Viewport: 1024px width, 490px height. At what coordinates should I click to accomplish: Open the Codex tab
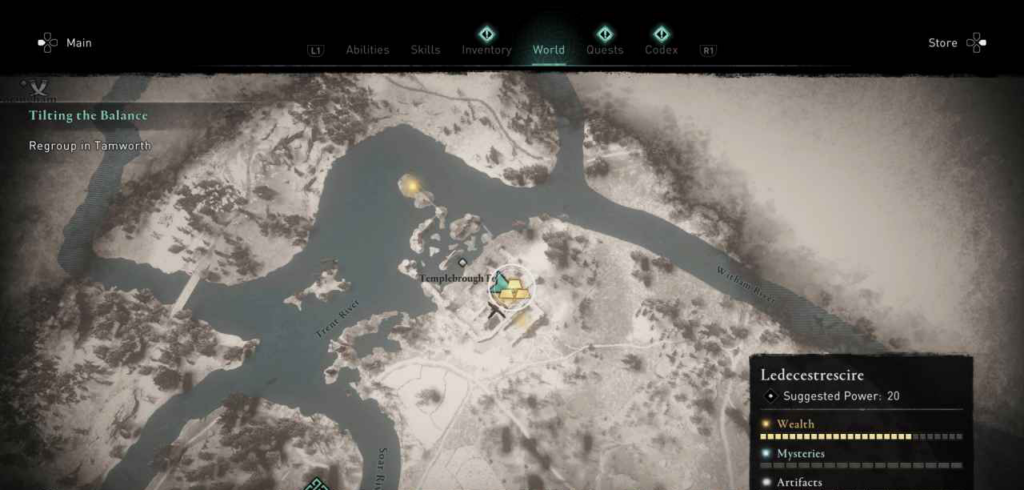(661, 50)
